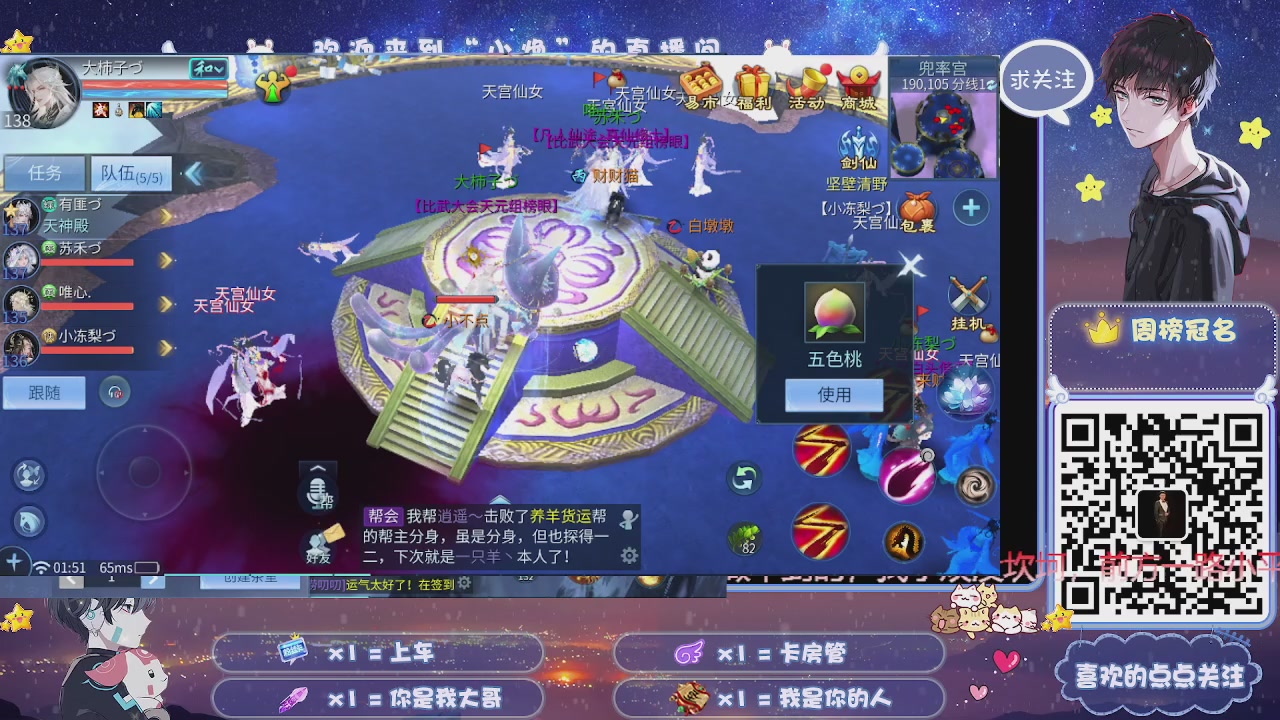
Task: Open the 商城 shop icon
Action: [x=856, y=80]
